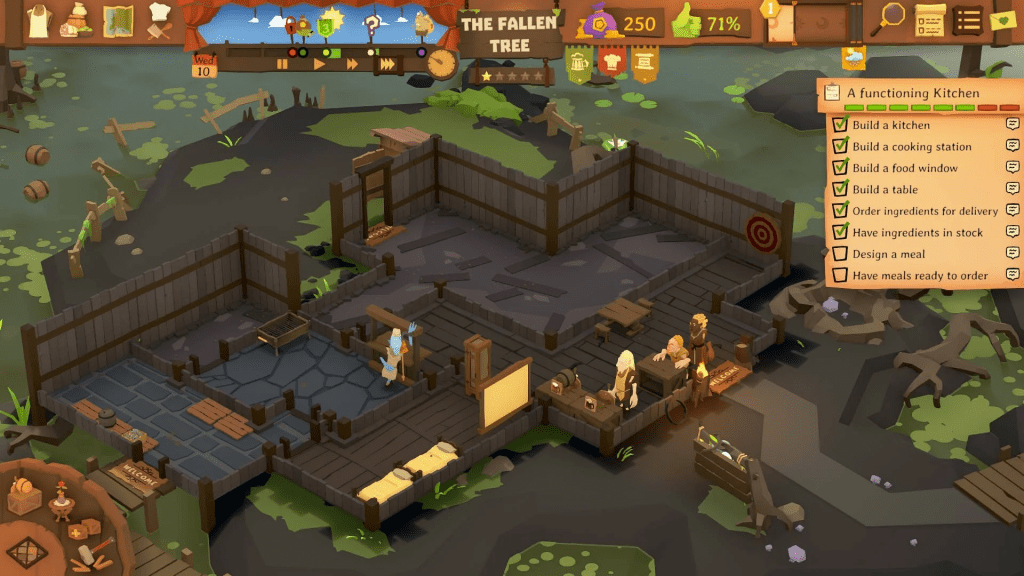
Task: Click the red chef hat banner
Action: [612, 64]
